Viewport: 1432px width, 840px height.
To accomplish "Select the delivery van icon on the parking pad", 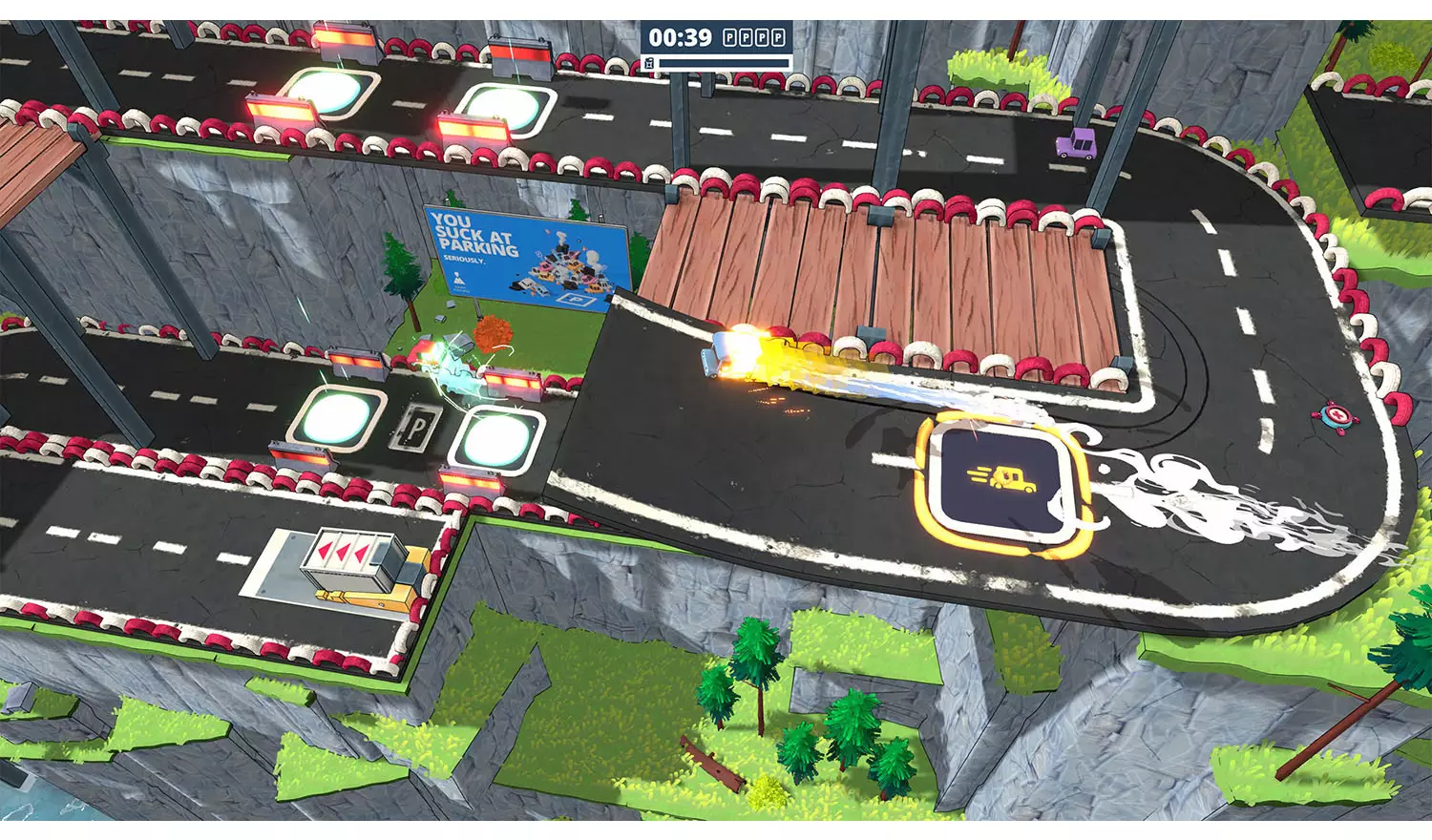I will (x=1002, y=479).
